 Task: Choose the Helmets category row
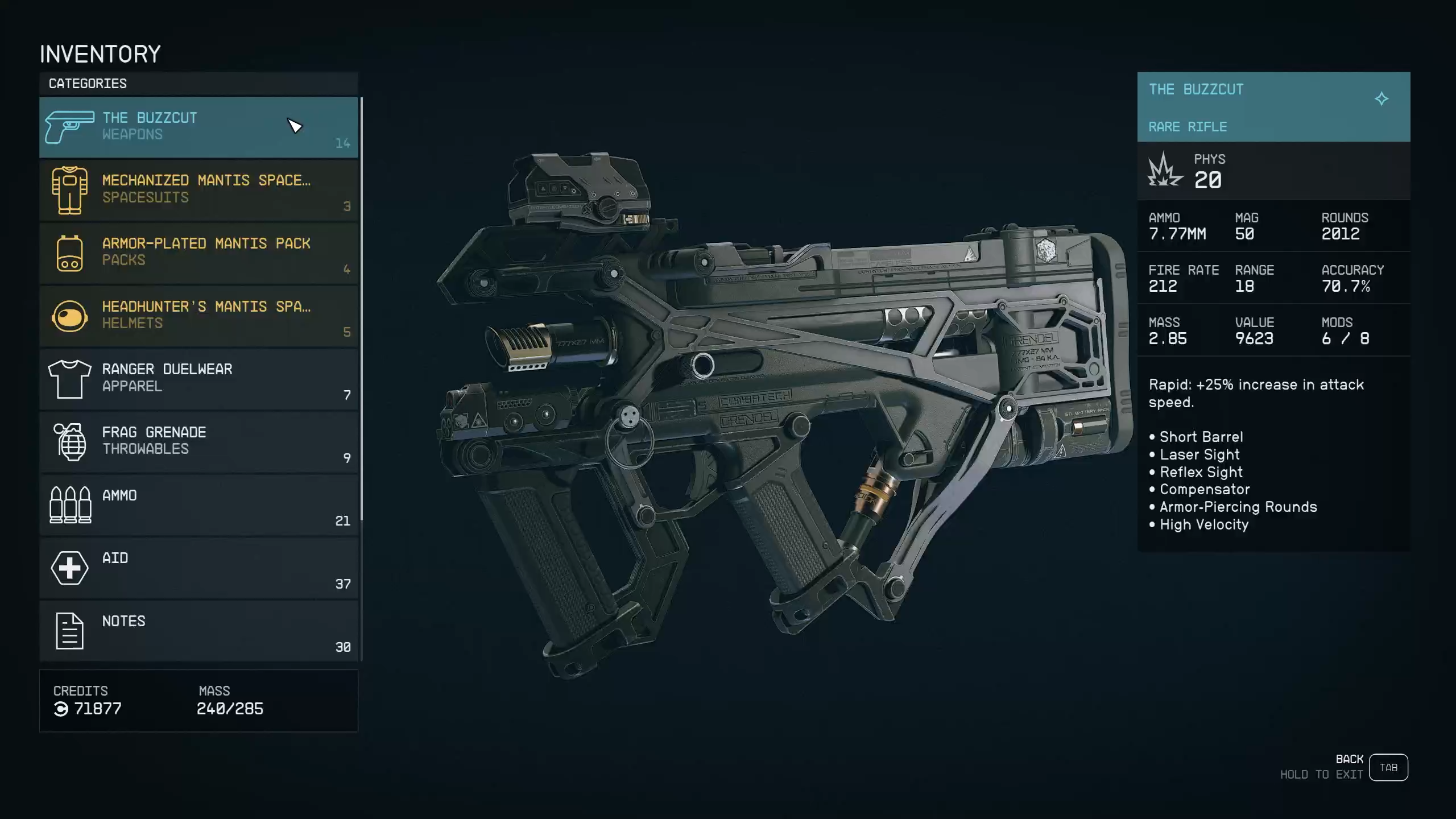[x=198, y=316]
